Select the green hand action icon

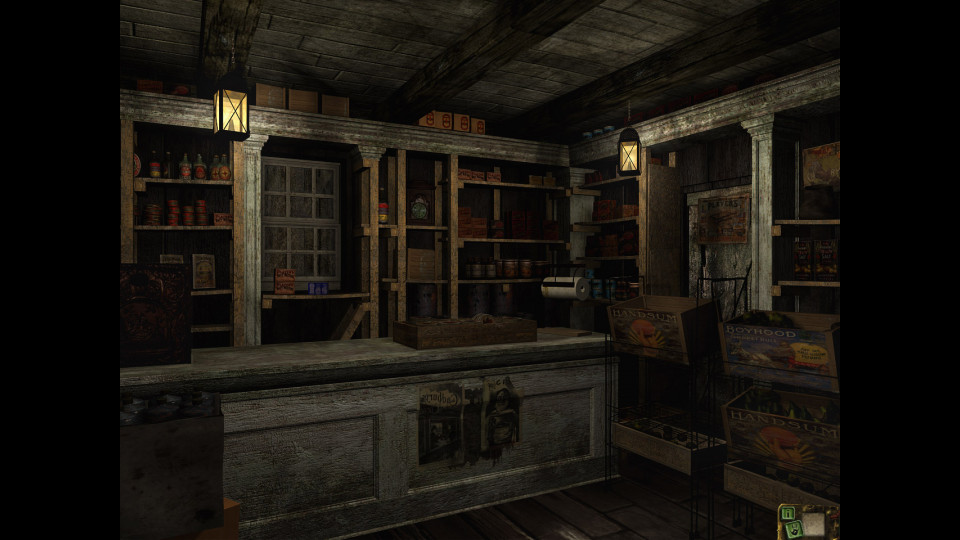[794, 529]
